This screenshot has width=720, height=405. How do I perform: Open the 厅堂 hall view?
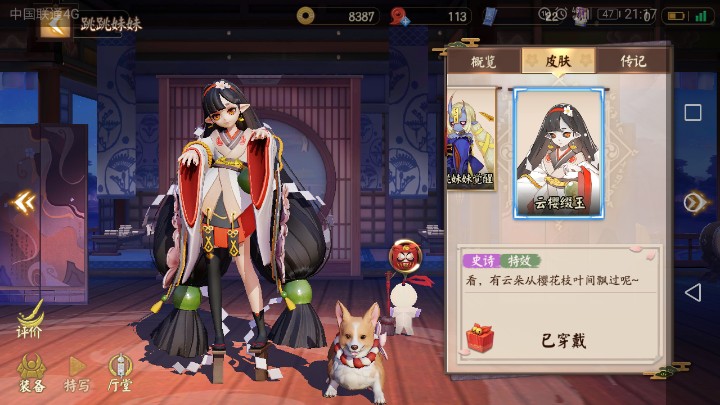pyautogui.click(x=120, y=373)
